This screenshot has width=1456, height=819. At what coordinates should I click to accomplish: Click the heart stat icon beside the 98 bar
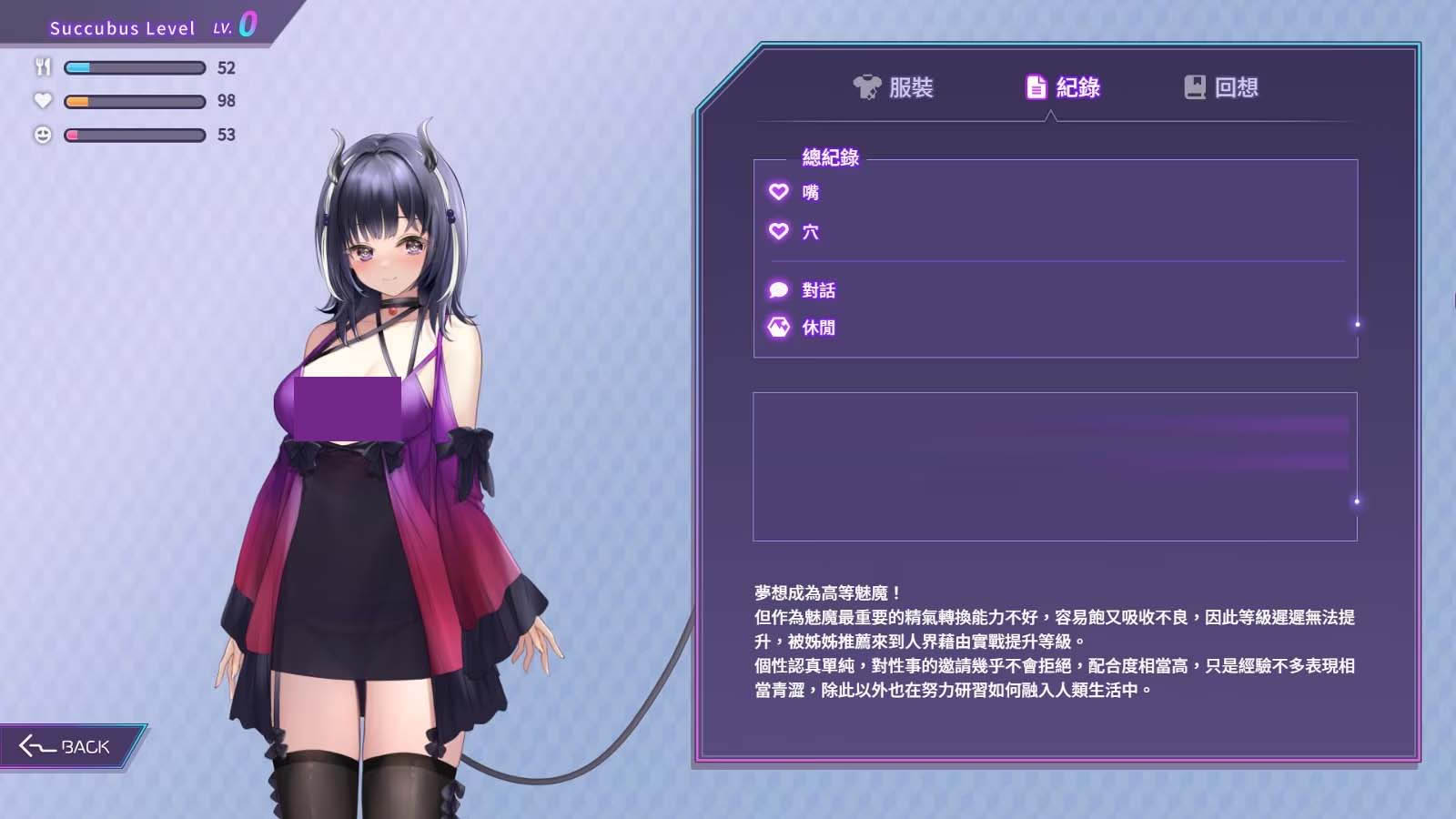pos(41,100)
